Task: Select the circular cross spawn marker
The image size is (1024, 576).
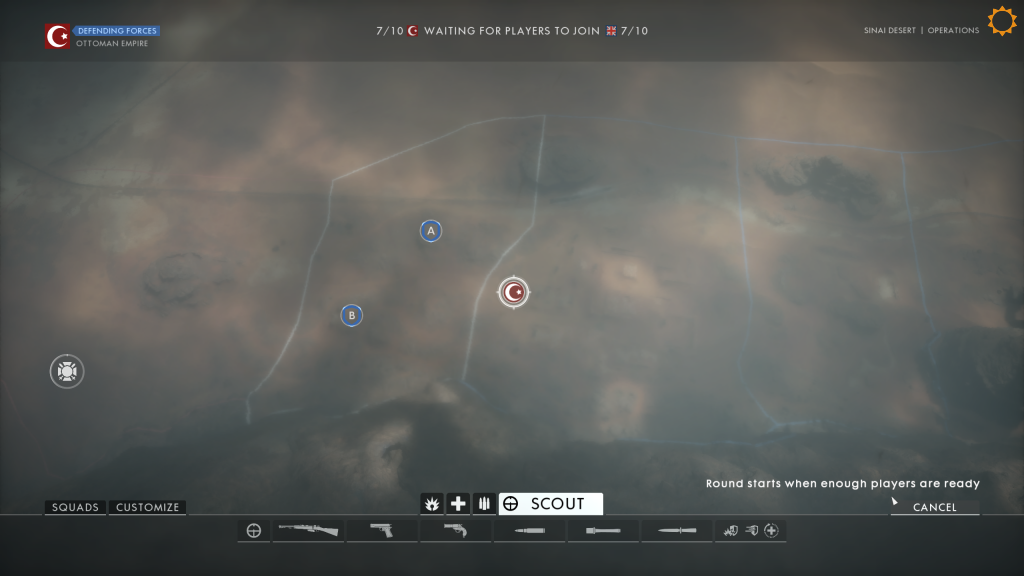Action: (x=67, y=371)
